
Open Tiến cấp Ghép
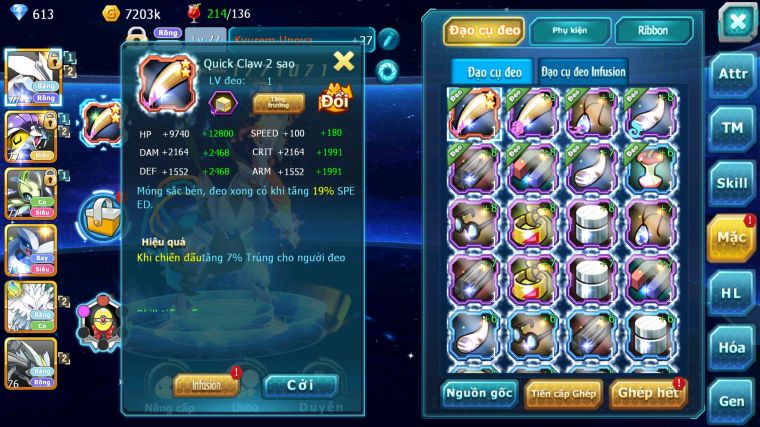click(x=563, y=393)
